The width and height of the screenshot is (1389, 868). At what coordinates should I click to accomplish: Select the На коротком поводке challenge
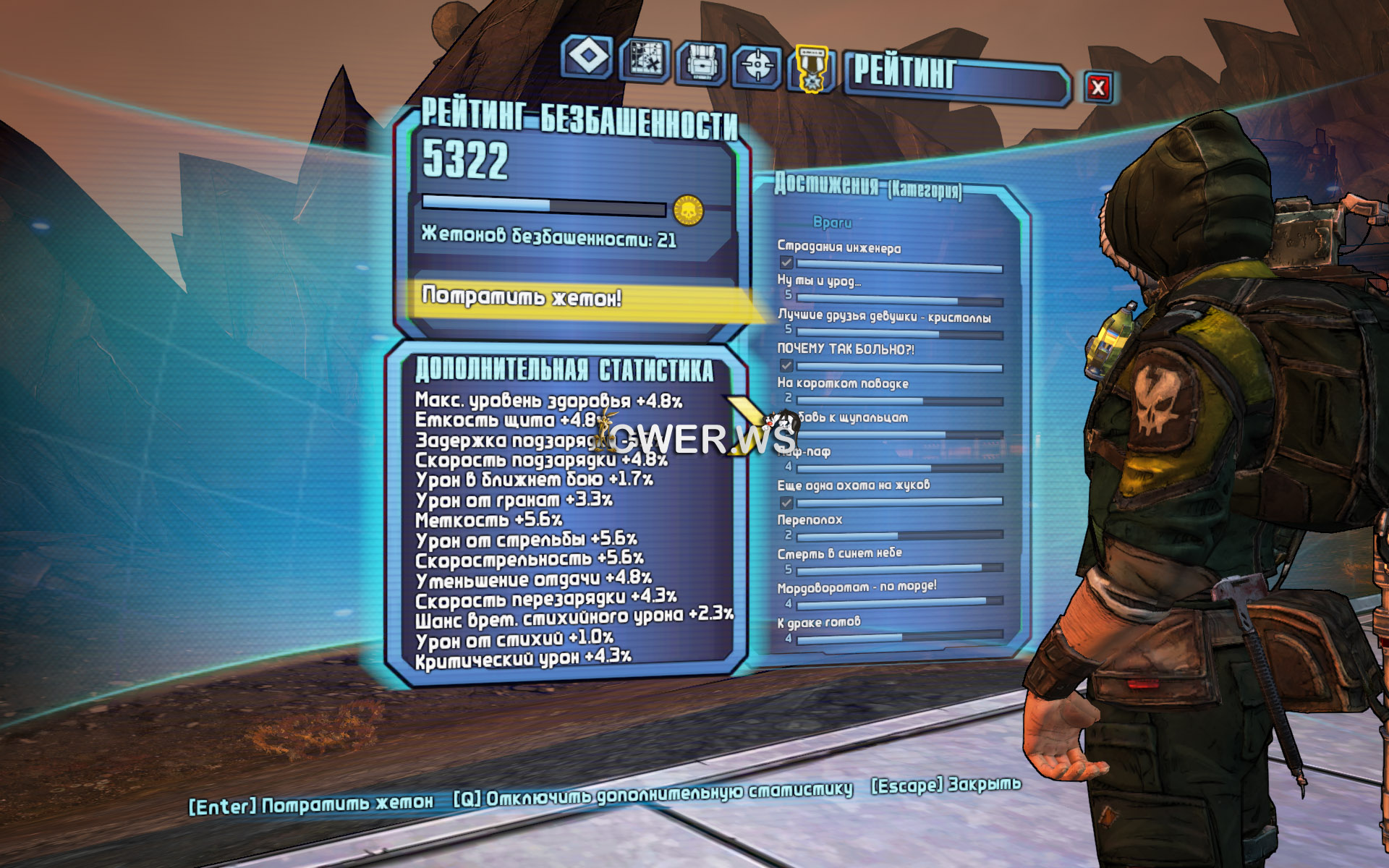tap(842, 383)
